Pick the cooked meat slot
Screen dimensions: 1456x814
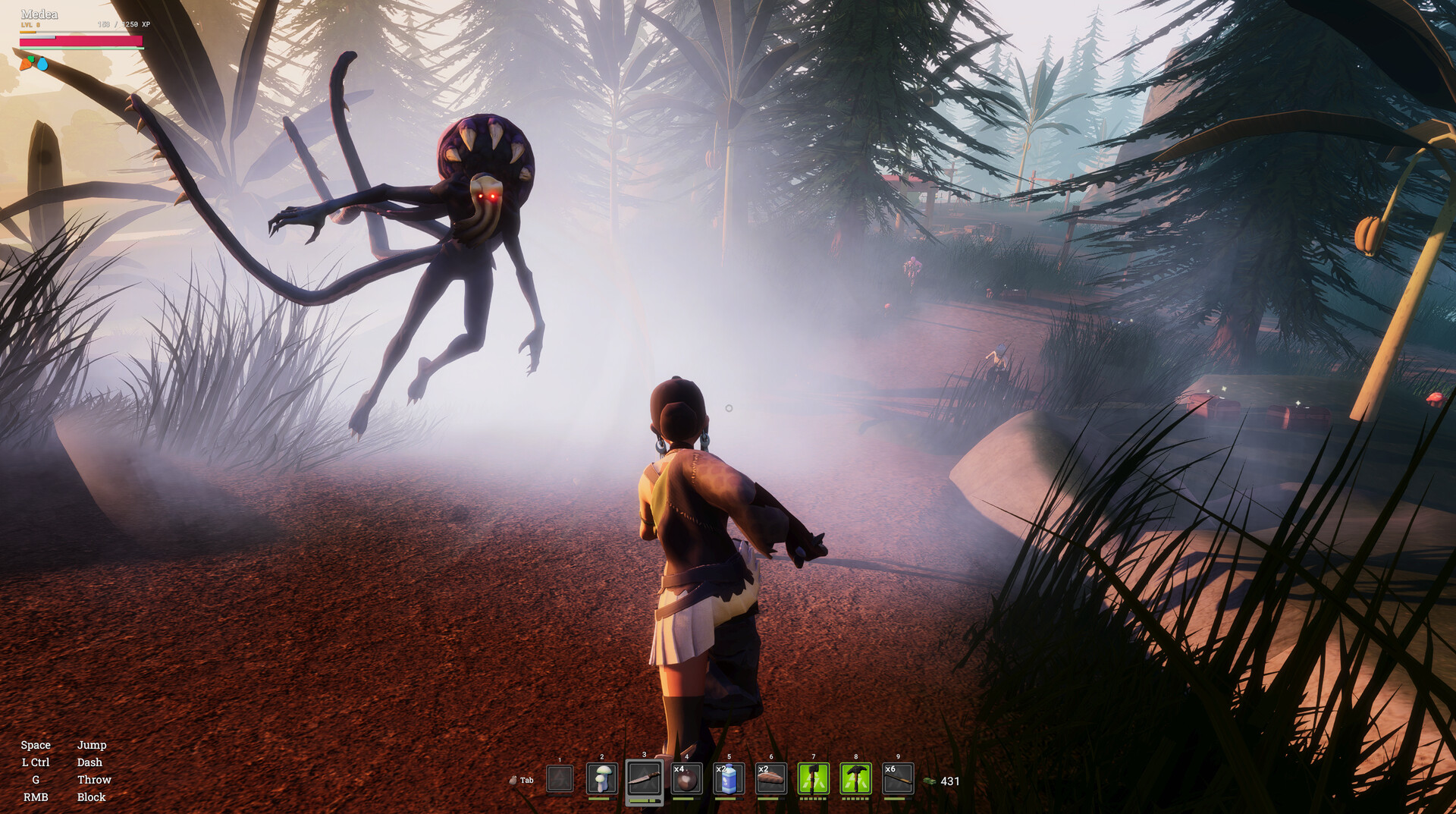click(x=770, y=779)
